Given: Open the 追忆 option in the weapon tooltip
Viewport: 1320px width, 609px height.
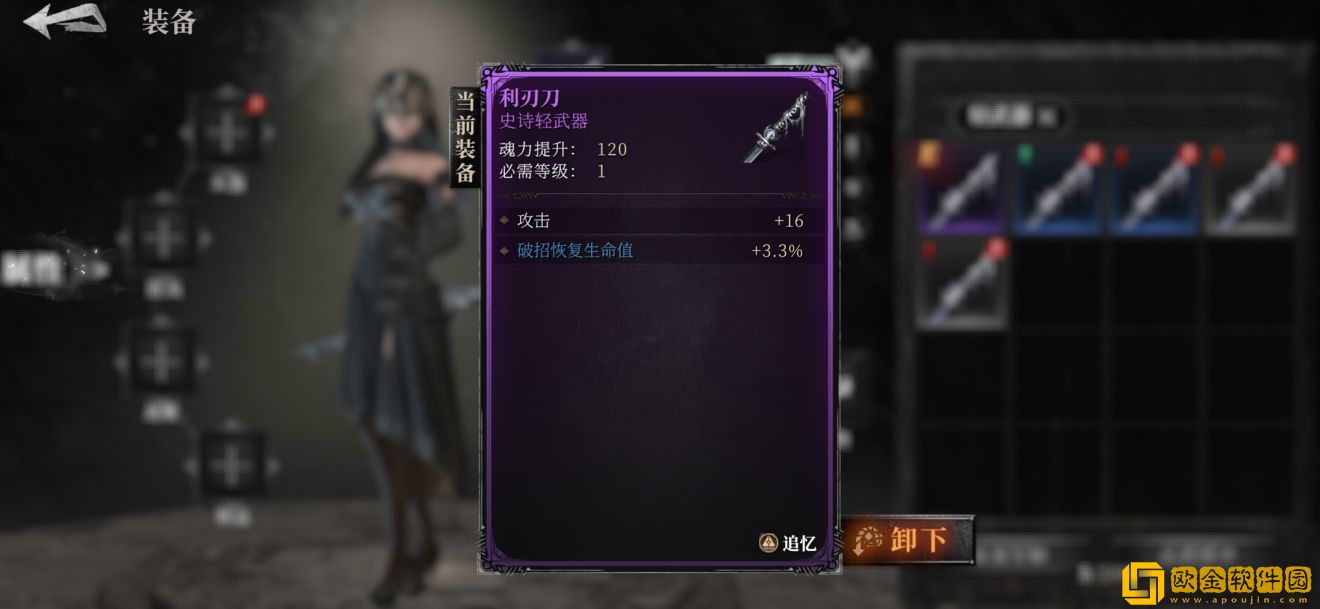Looking at the screenshot, I should 788,543.
